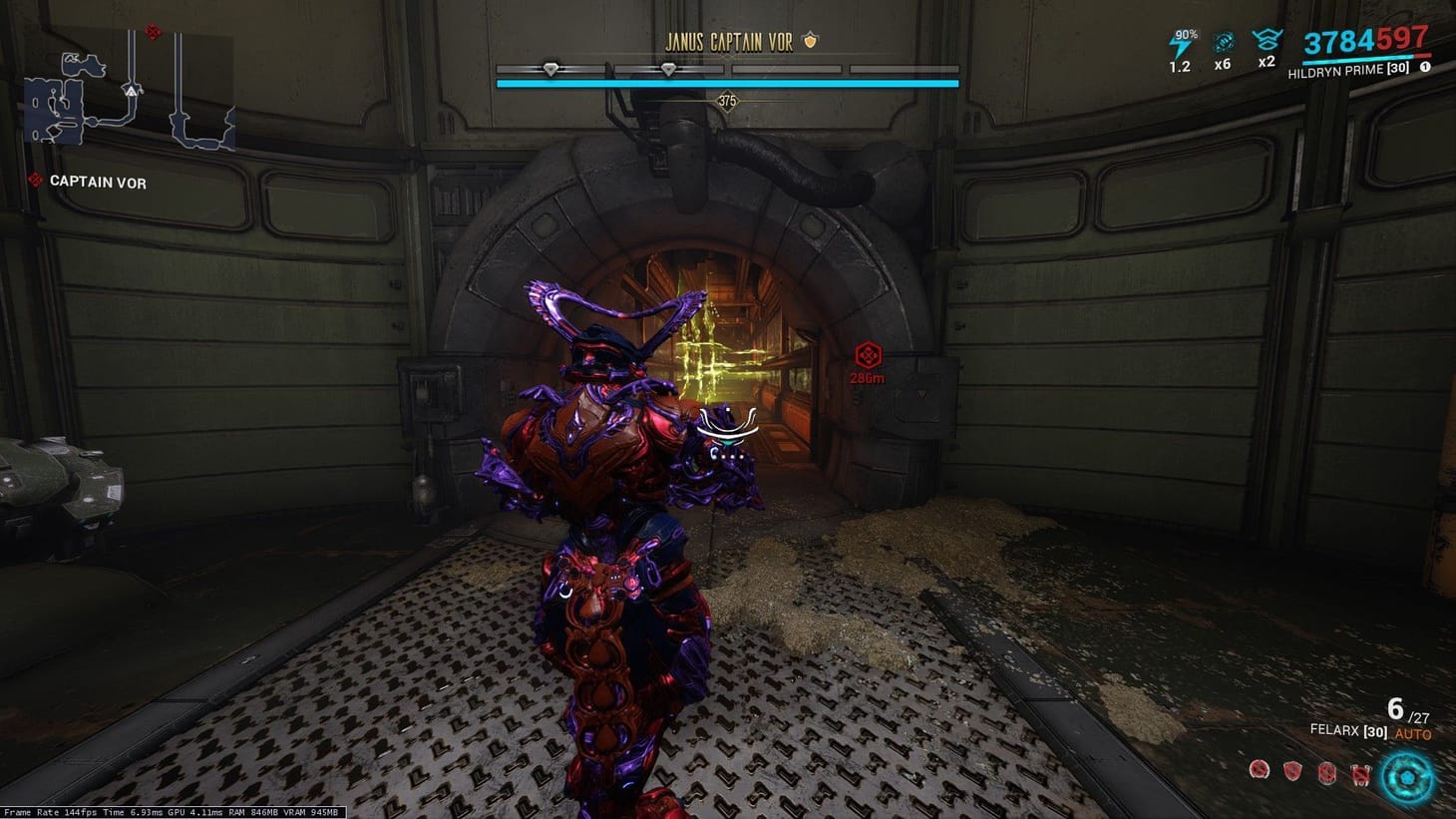Activate the Pillage shield ability icon
Viewport: 1456px width, 819px height.
[1292, 770]
